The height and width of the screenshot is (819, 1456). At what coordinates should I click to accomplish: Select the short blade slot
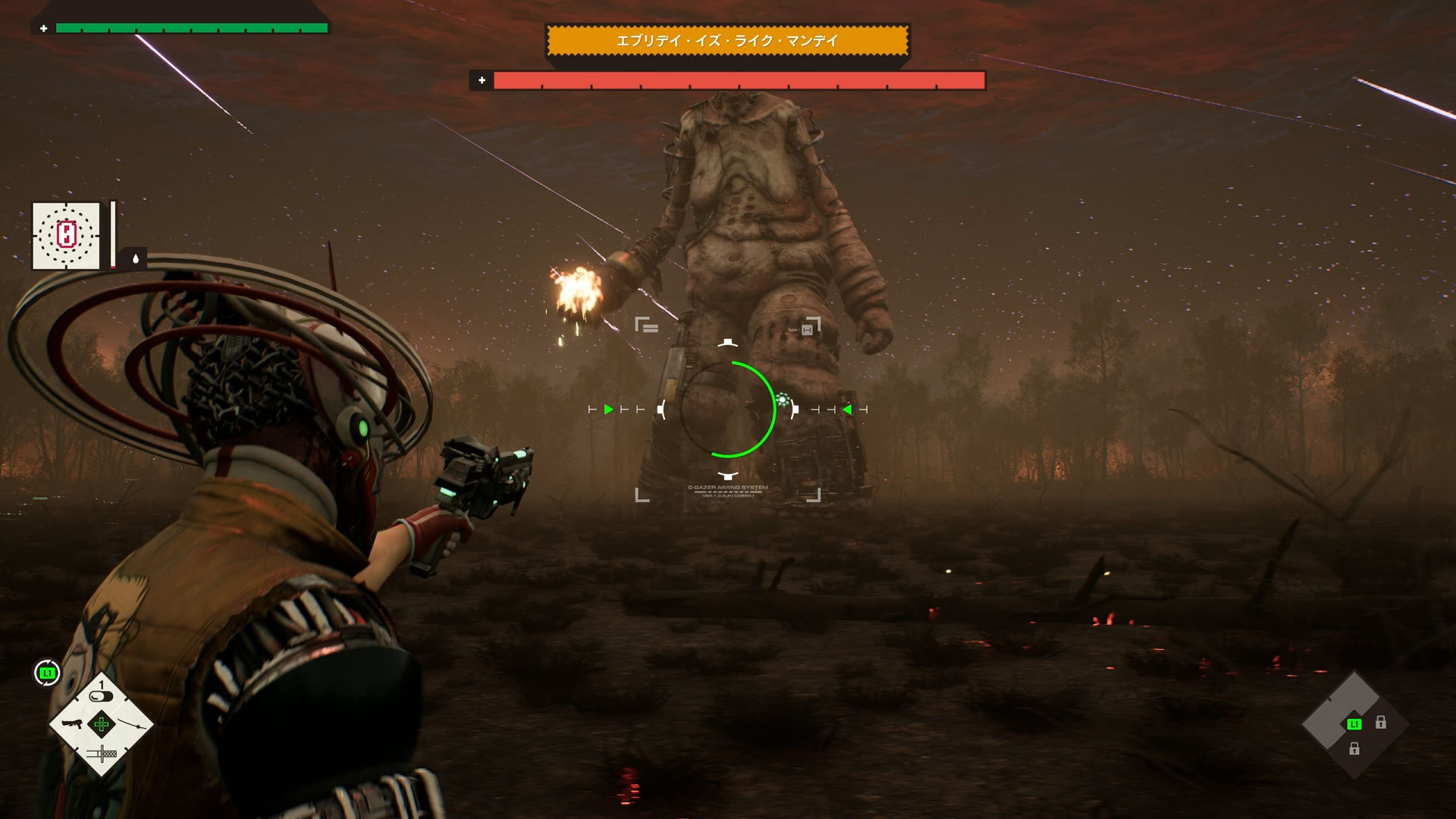point(102,754)
